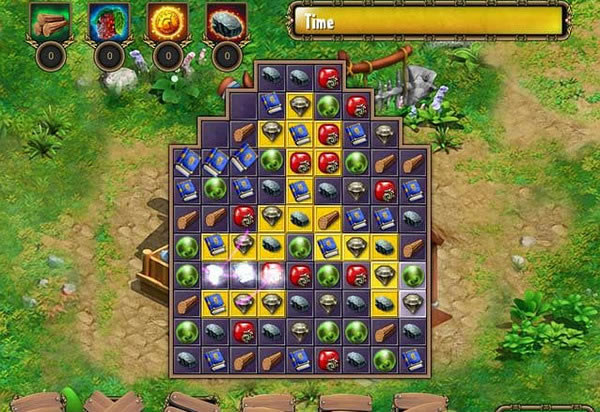Choose the diamond ring on the white-highlighted tile

point(412,301)
